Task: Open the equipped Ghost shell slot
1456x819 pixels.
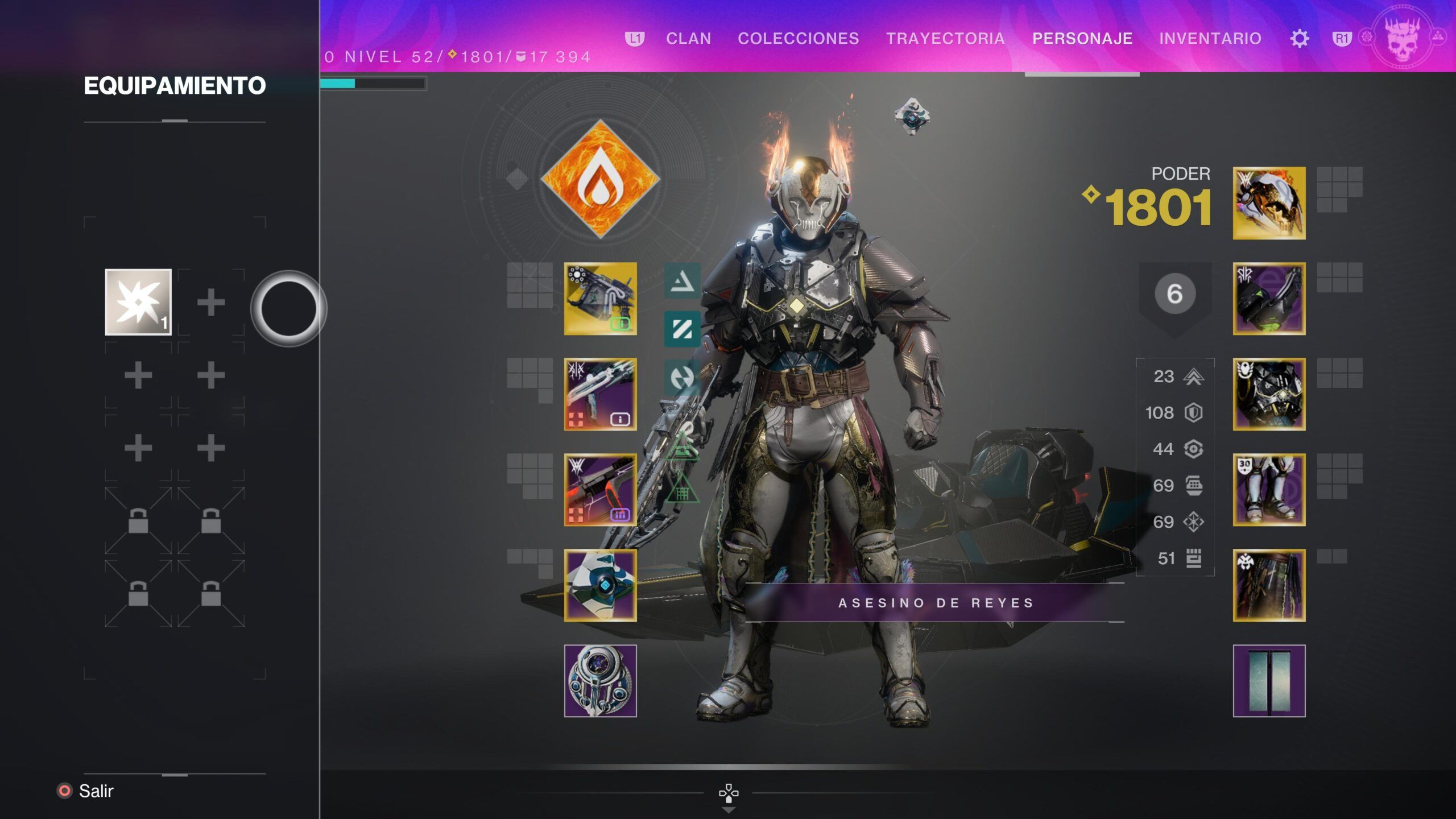Action: [x=600, y=585]
